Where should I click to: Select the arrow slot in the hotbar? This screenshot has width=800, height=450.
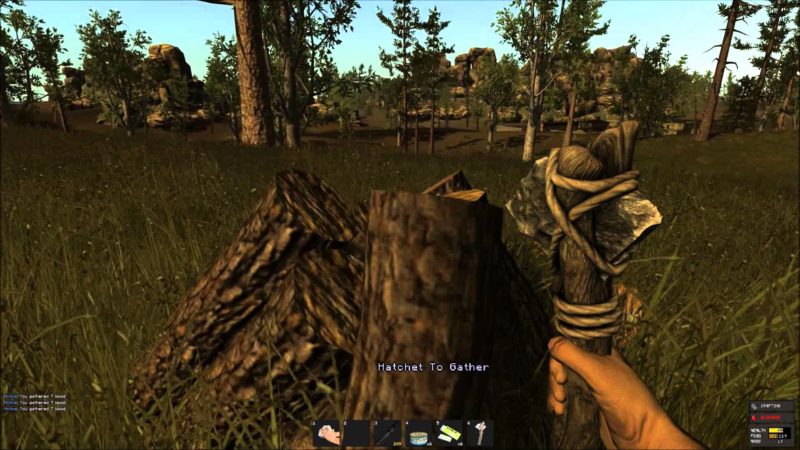[388, 432]
